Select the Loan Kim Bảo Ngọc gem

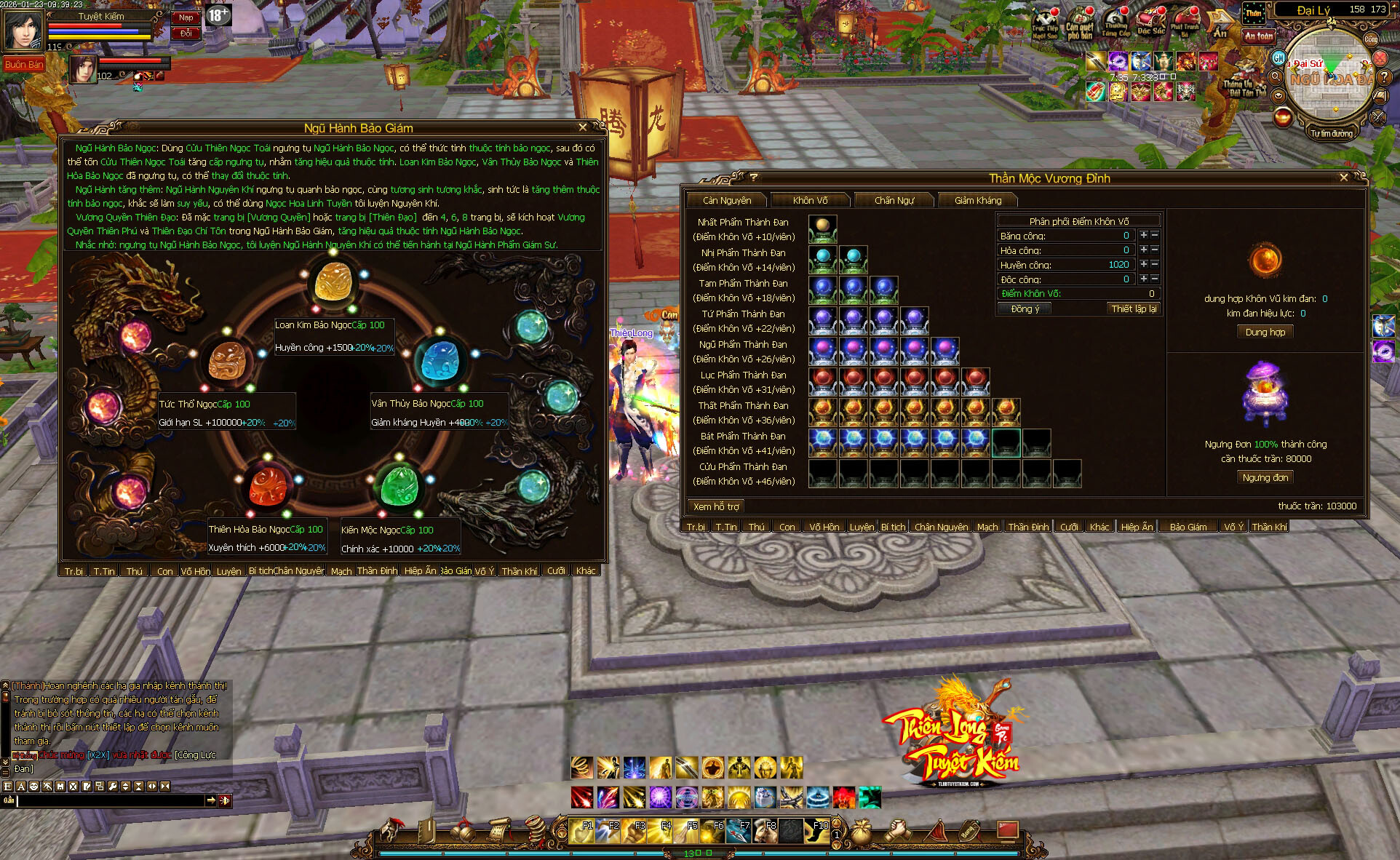335,283
